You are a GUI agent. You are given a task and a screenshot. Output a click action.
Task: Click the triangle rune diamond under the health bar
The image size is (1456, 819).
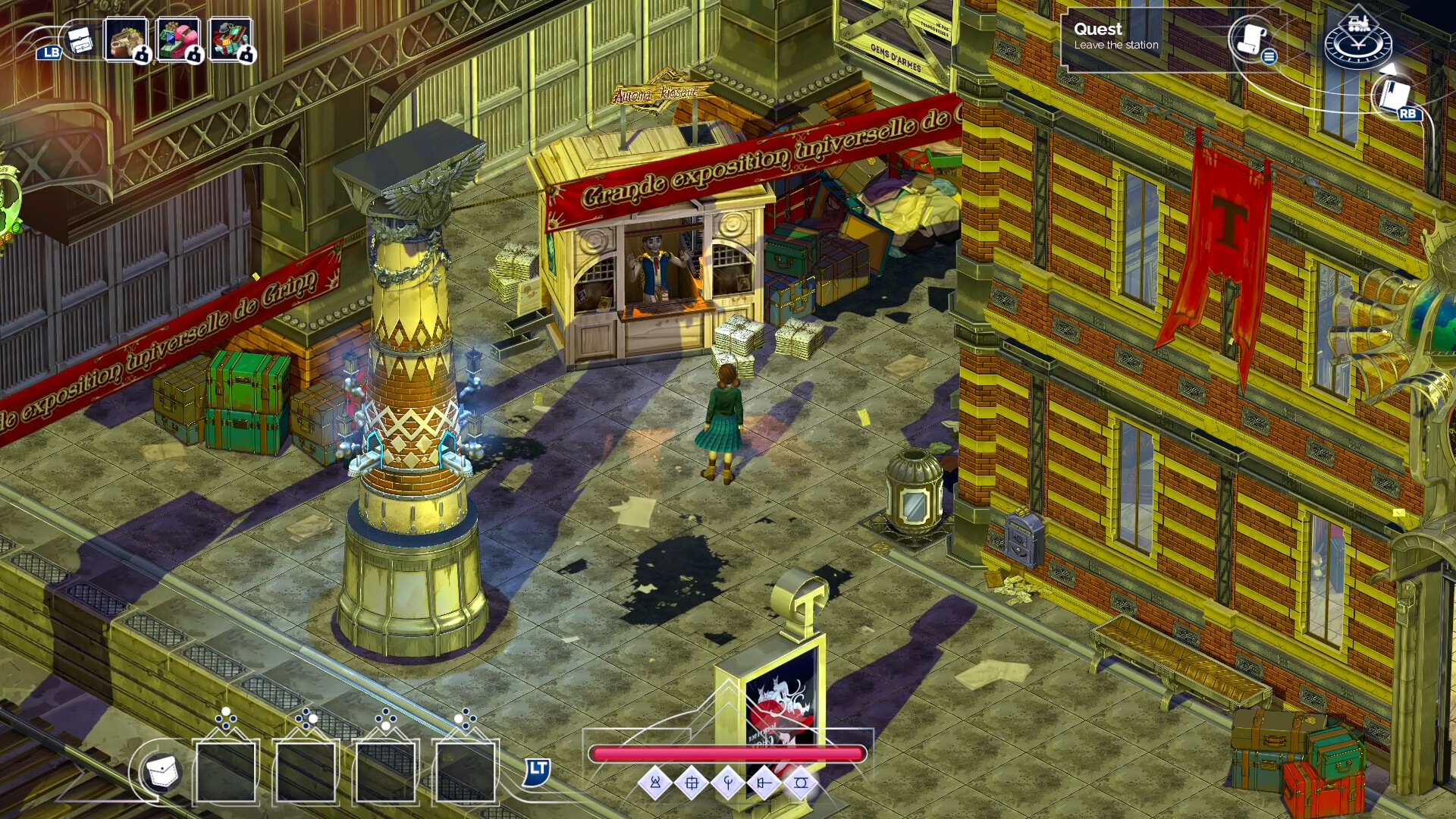(655, 783)
